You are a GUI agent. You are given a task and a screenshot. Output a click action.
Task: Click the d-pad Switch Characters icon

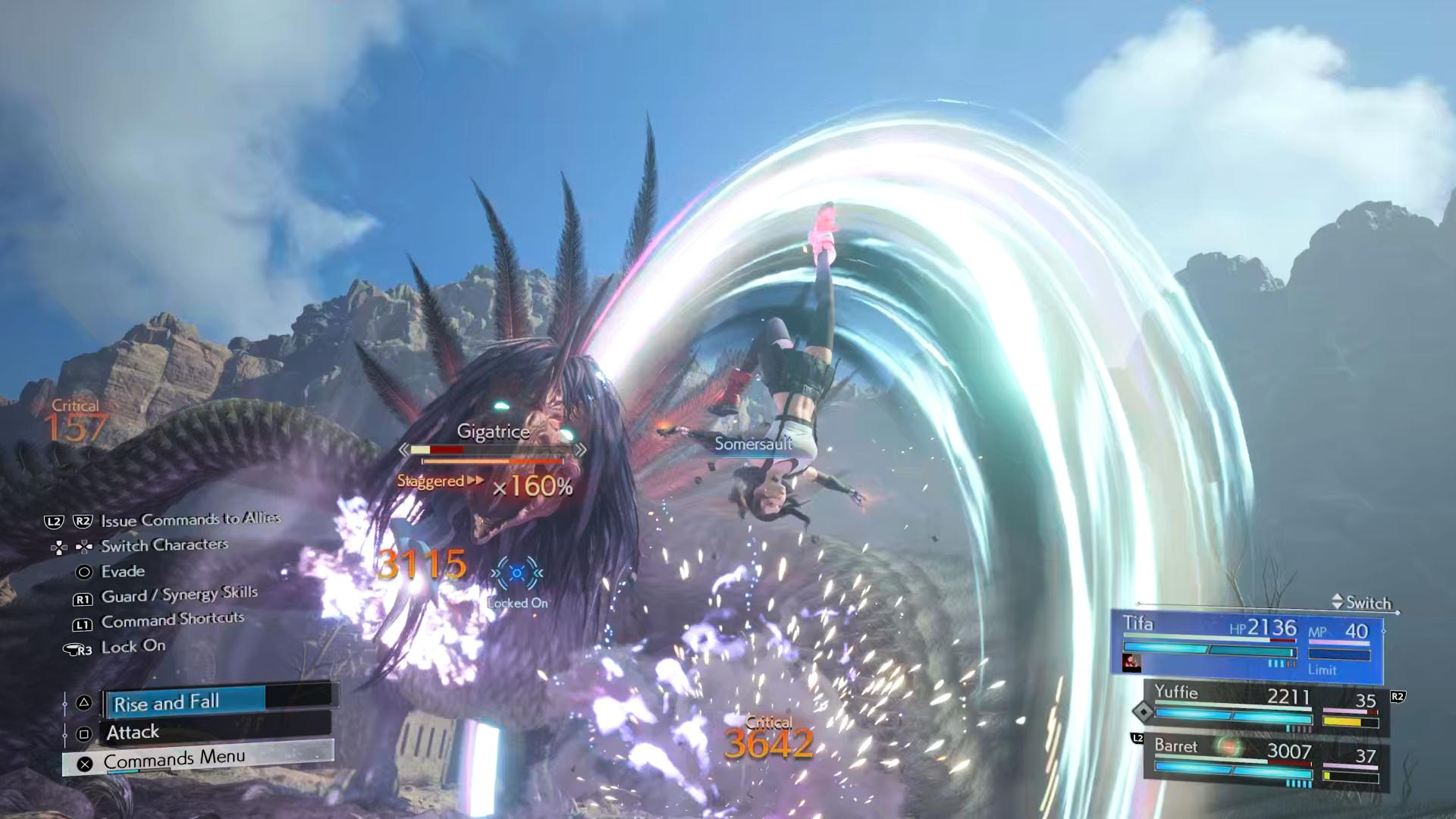tap(72, 544)
